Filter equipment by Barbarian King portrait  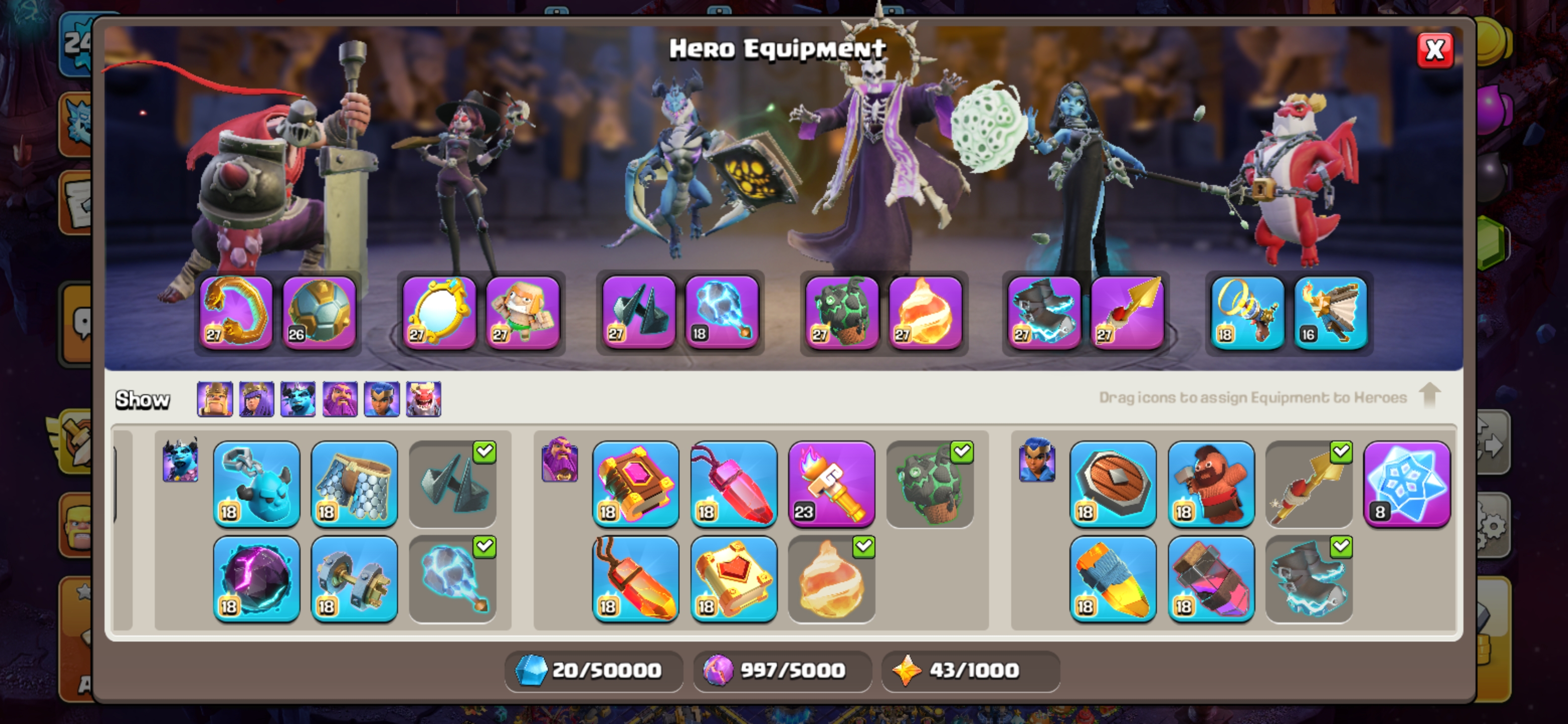[215, 399]
